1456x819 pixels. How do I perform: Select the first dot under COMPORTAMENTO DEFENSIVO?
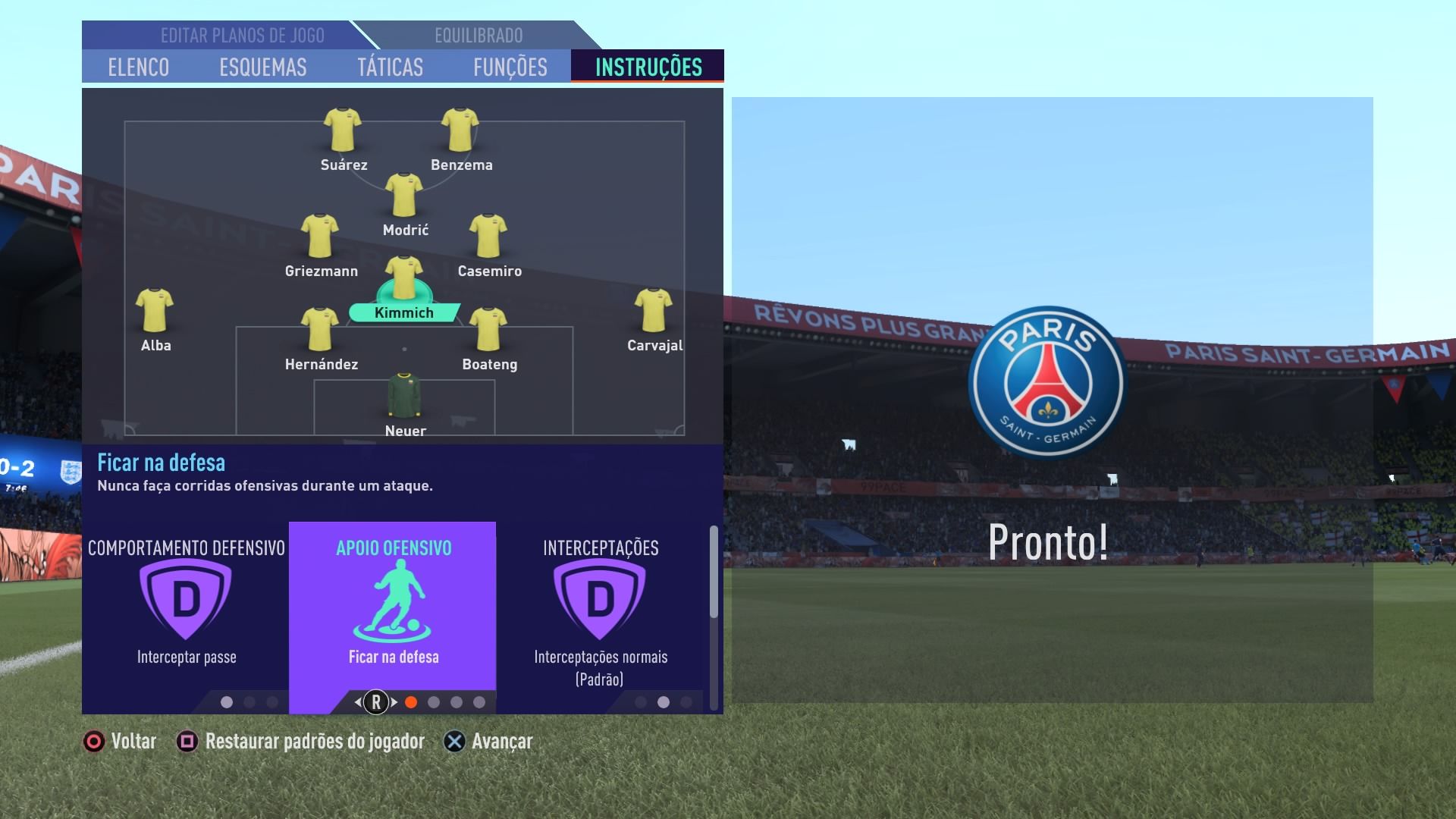(x=227, y=703)
